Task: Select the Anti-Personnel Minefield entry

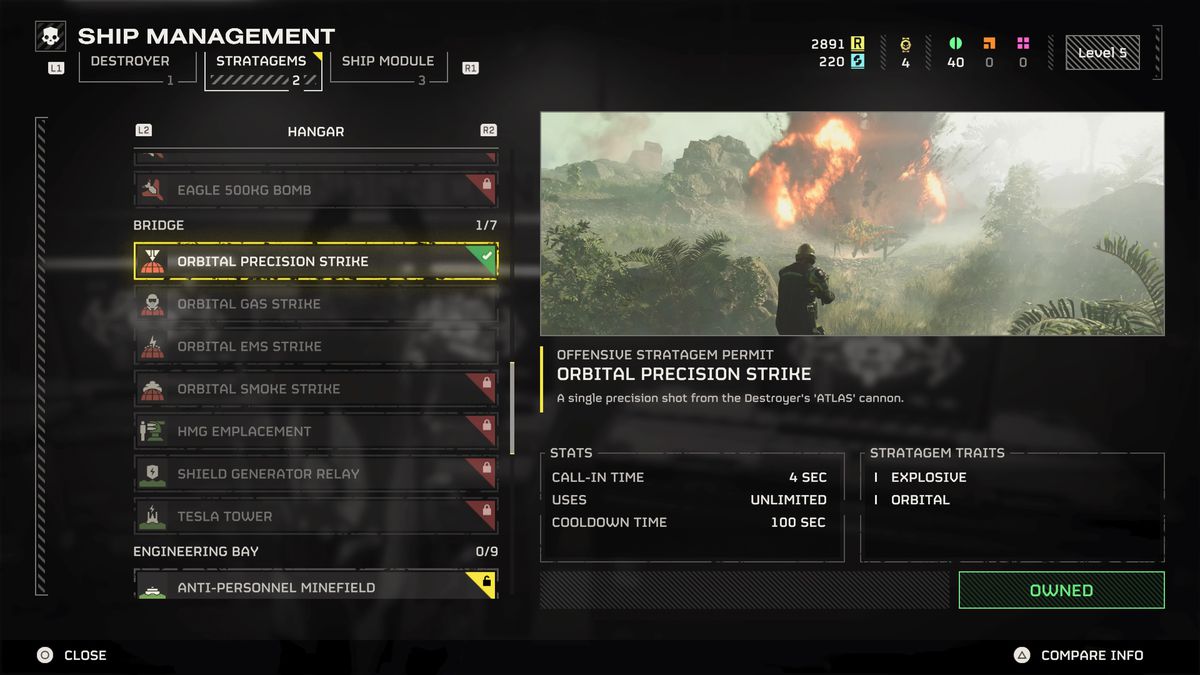Action: [x=315, y=586]
